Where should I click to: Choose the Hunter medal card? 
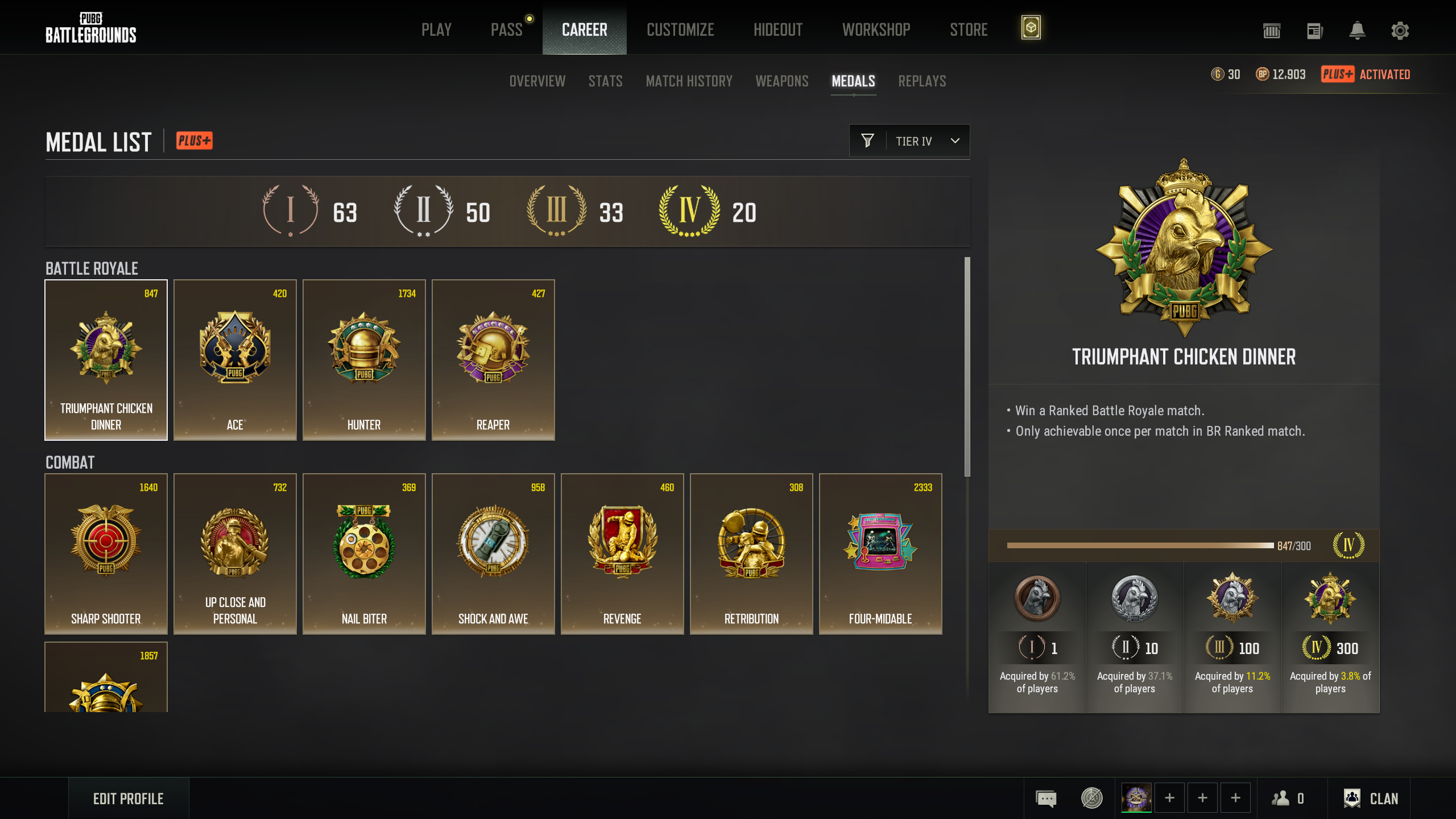pyautogui.click(x=364, y=360)
